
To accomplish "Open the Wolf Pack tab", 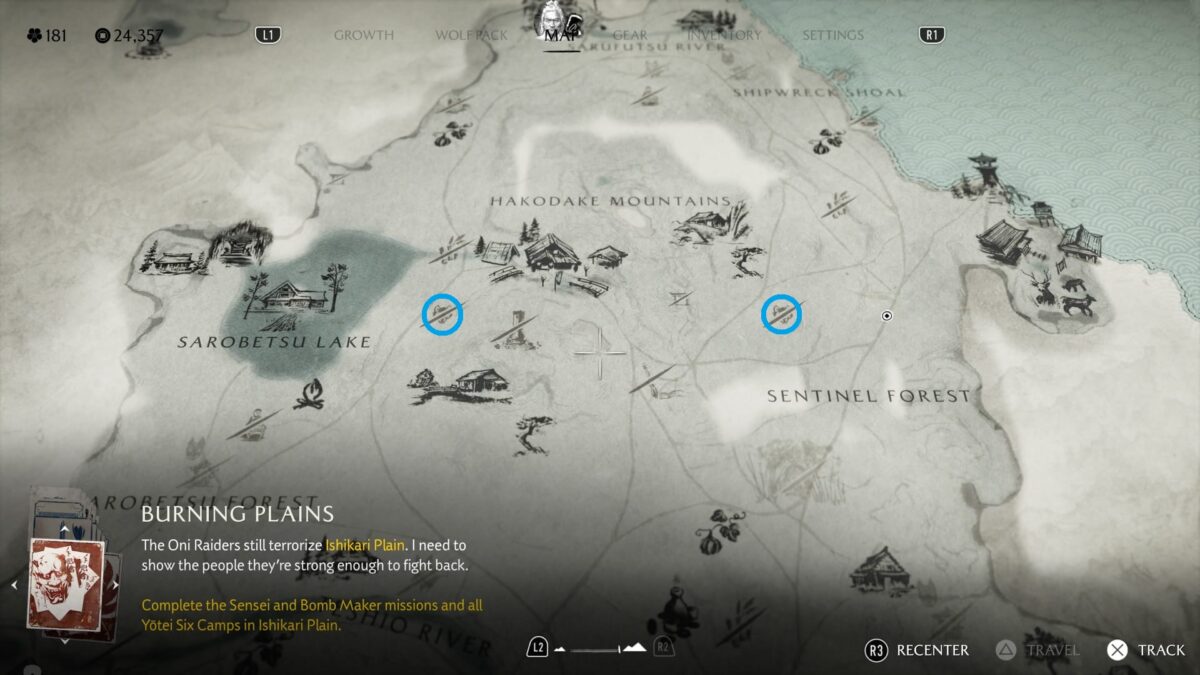I will [x=471, y=35].
